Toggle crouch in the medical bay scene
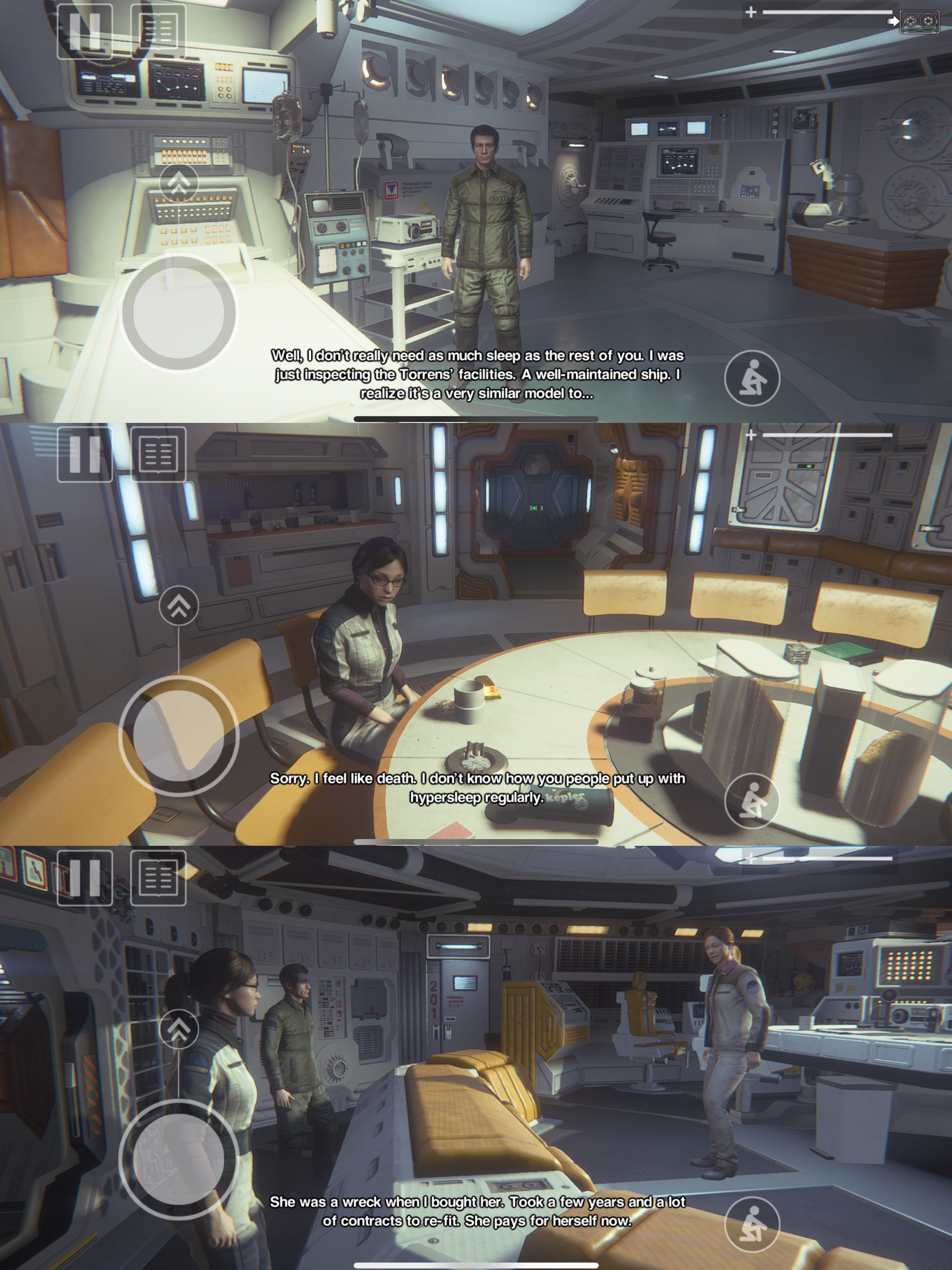The height and width of the screenshot is (1270, 952). click(x=752, y=378)
